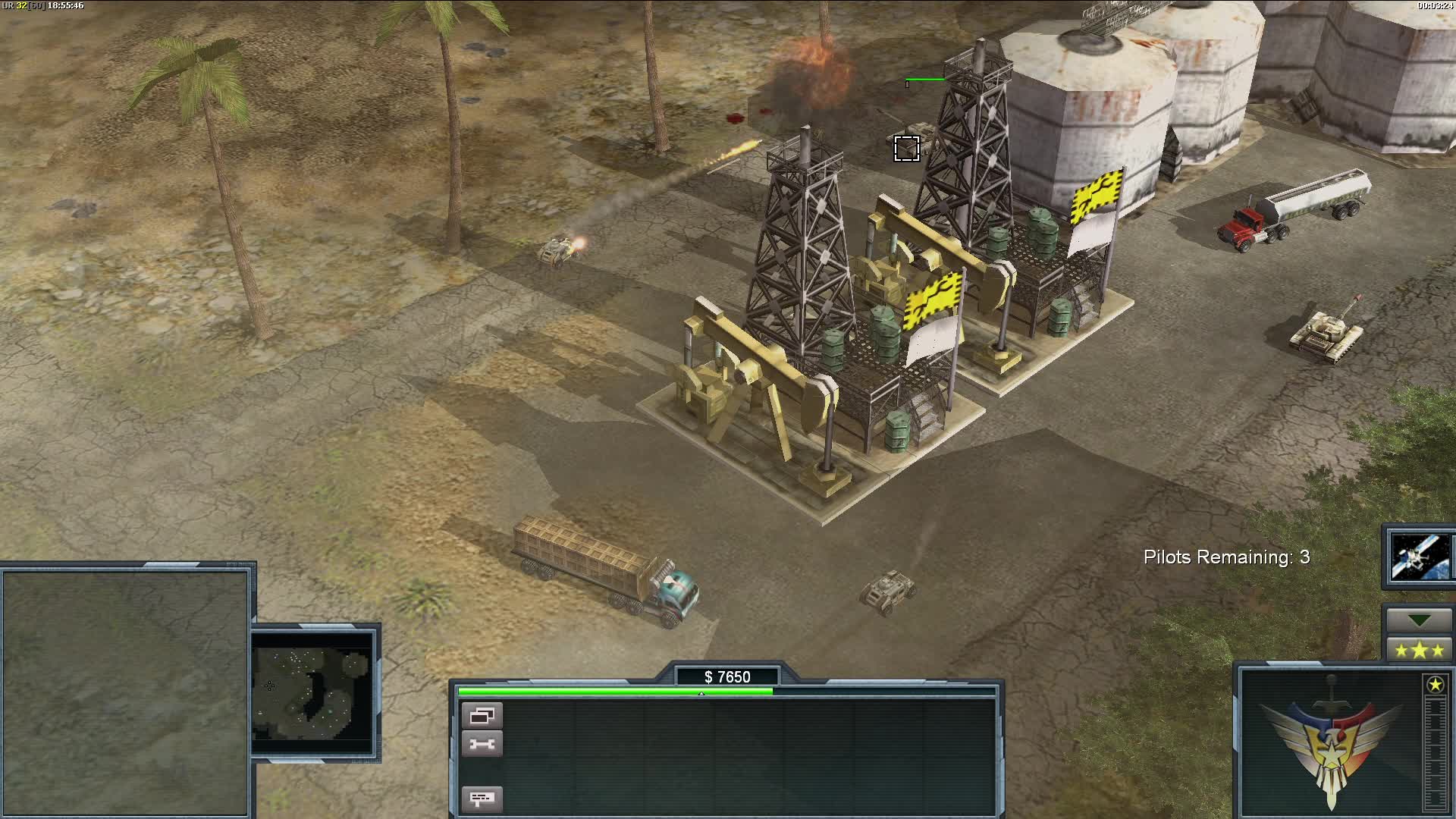Place a beacon using the sign icon
Screen dimensions: 1456x819
coord(481,799)
